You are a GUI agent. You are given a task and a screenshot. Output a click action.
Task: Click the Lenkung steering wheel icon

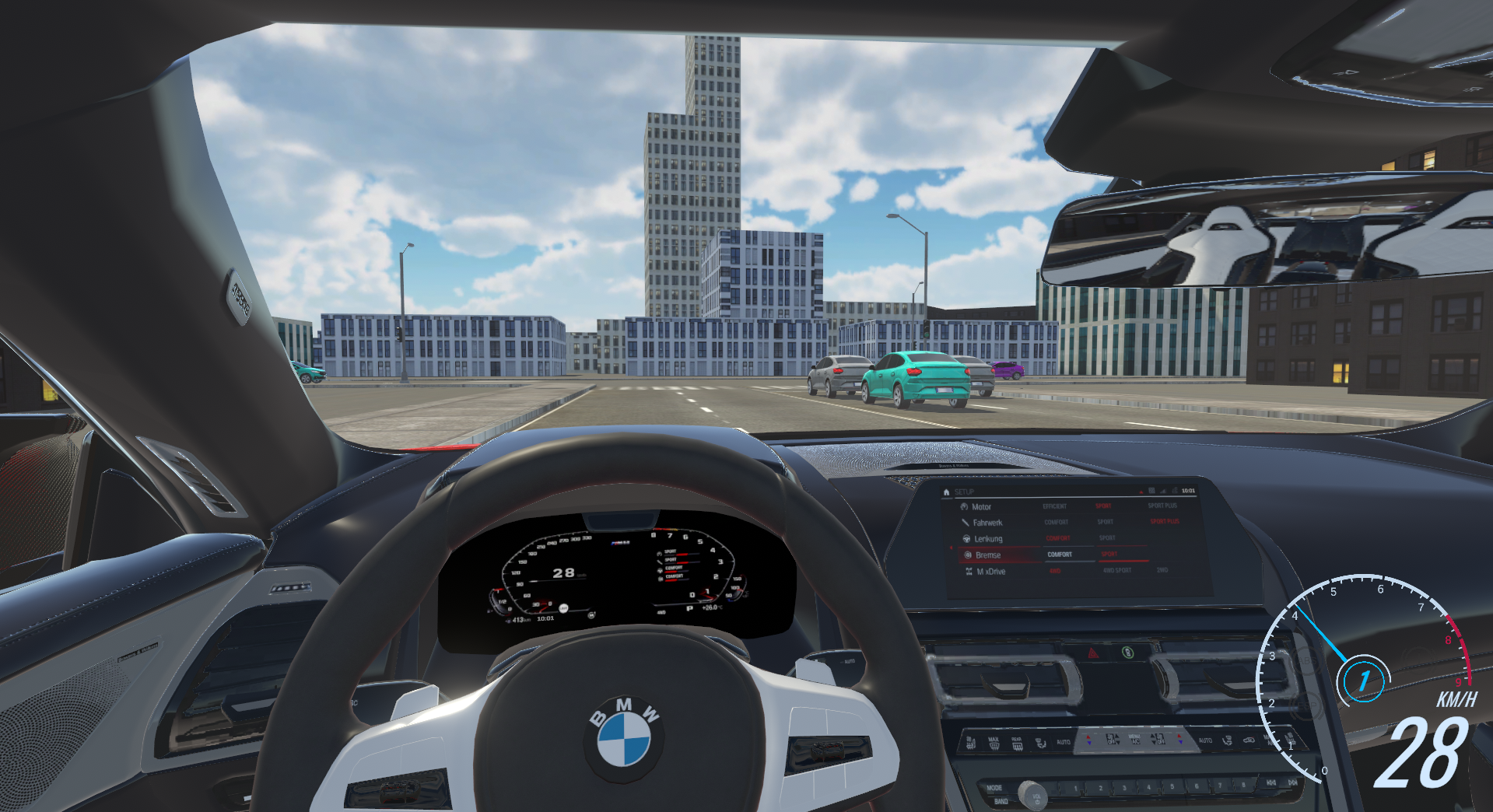pyautogui.click(x=966, y=539)
